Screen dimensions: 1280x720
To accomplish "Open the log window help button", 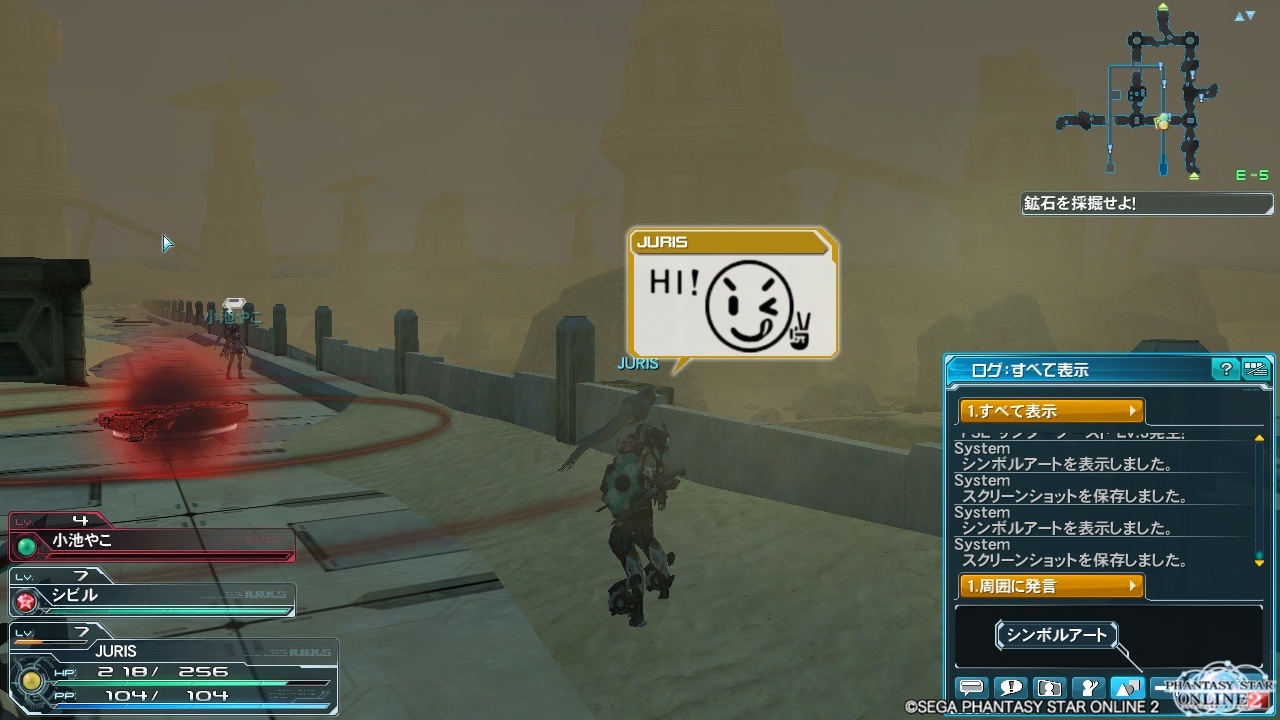I will (x=1225, y=369).
